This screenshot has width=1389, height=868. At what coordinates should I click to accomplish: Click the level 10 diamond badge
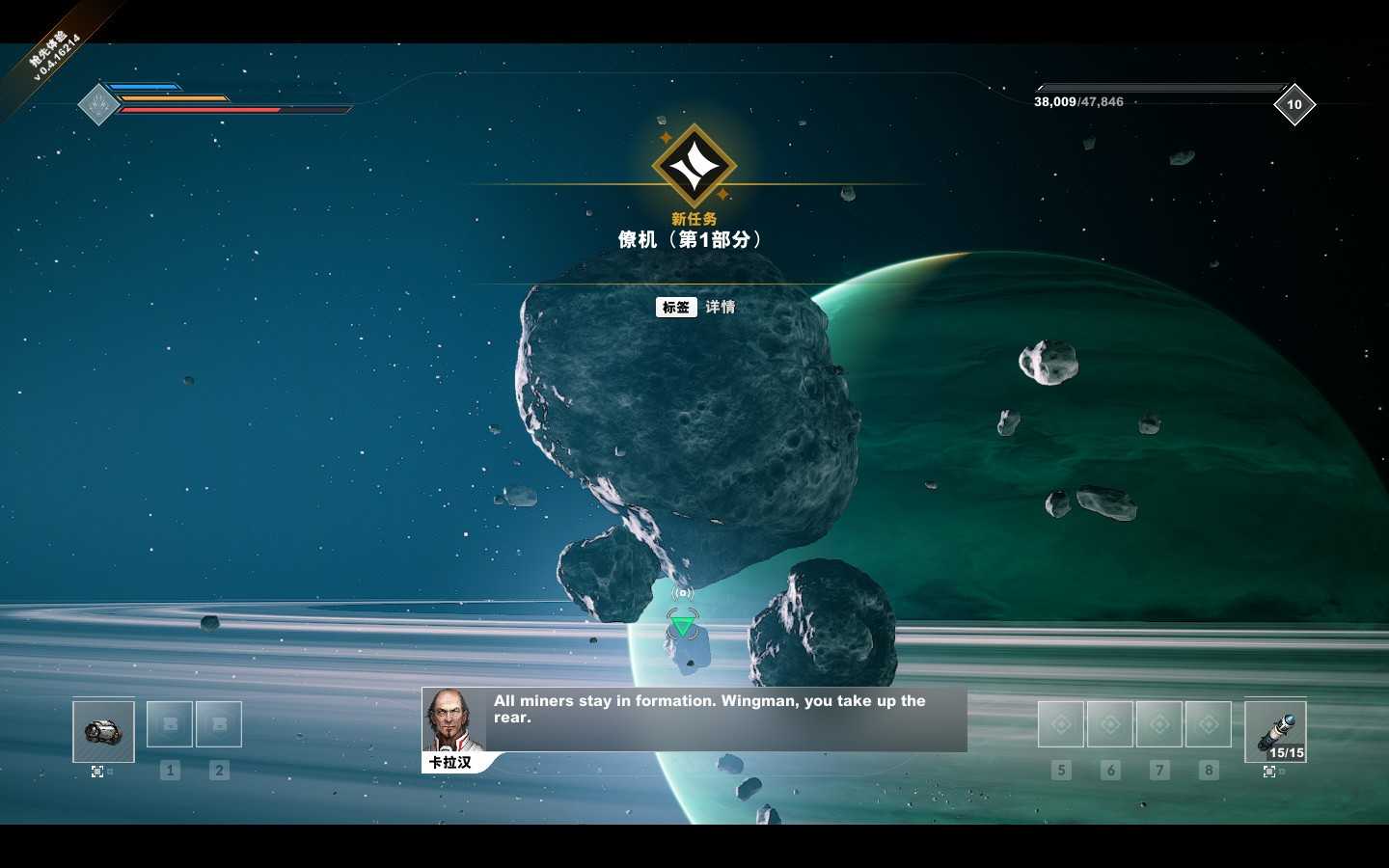tap(1294, 104)
